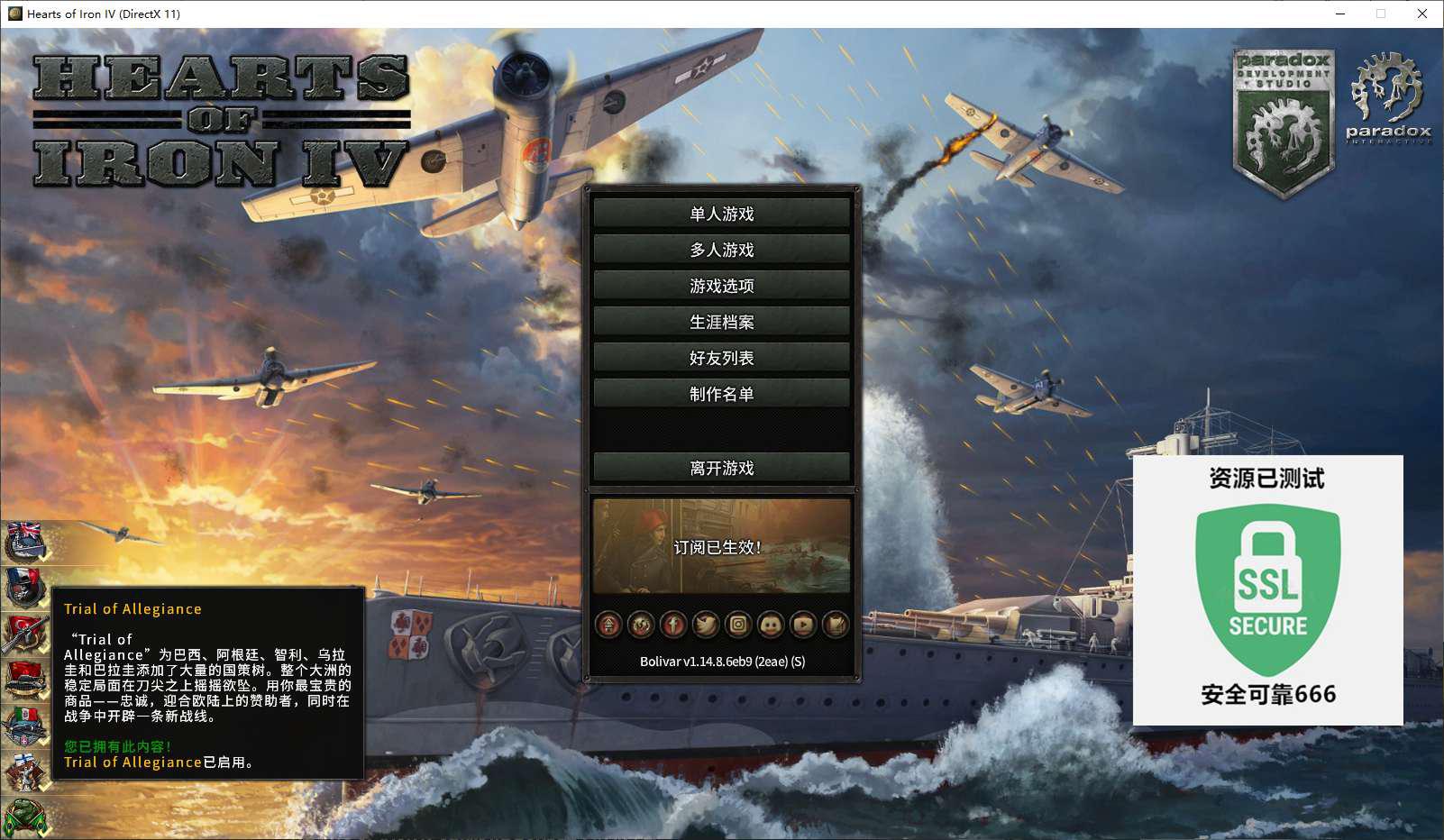This screenshot has width=1444, height=840.
Task: Start a single player game (单人游戏)
Action: 721,214
